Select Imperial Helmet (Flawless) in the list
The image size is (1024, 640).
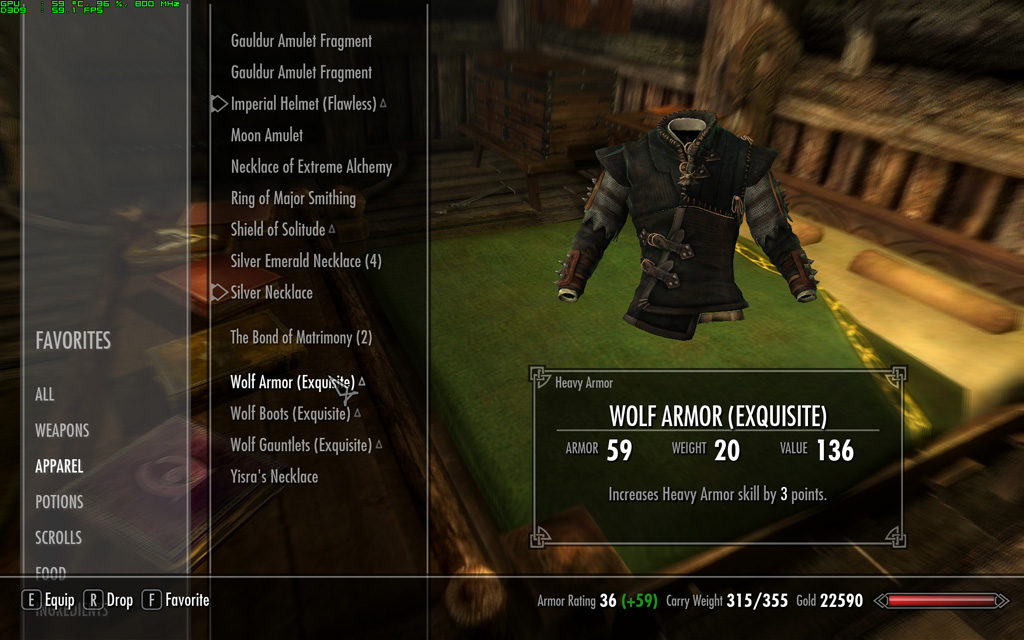coord(303,104)
